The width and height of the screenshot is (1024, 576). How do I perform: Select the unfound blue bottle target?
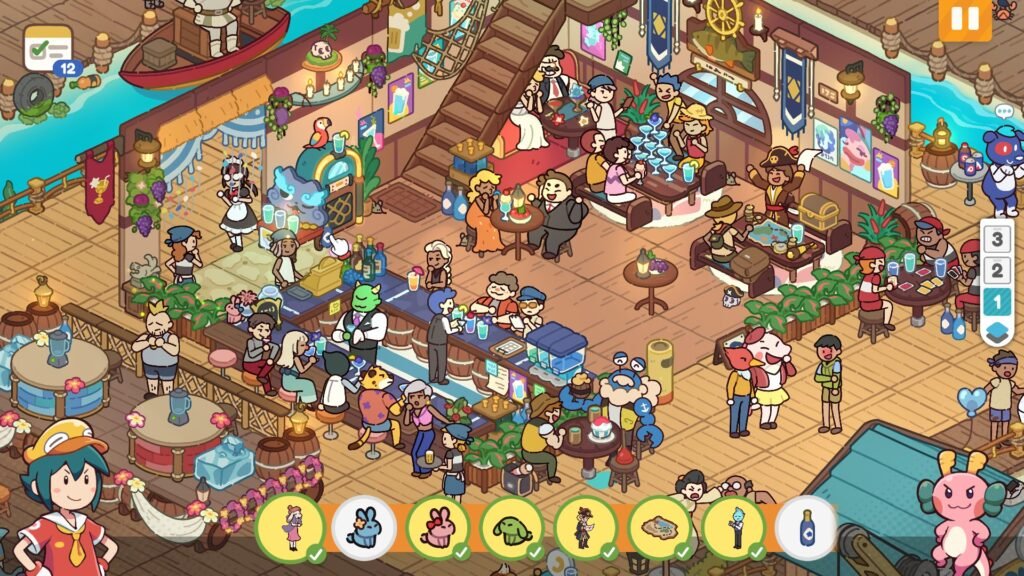806,527
